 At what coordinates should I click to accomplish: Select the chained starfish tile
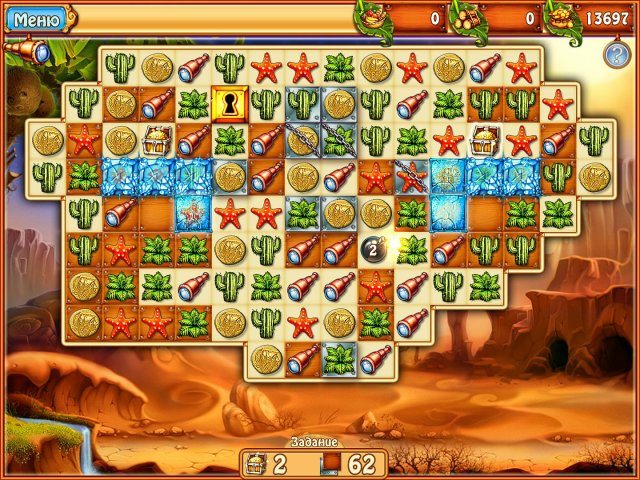[x=410, y=177]
